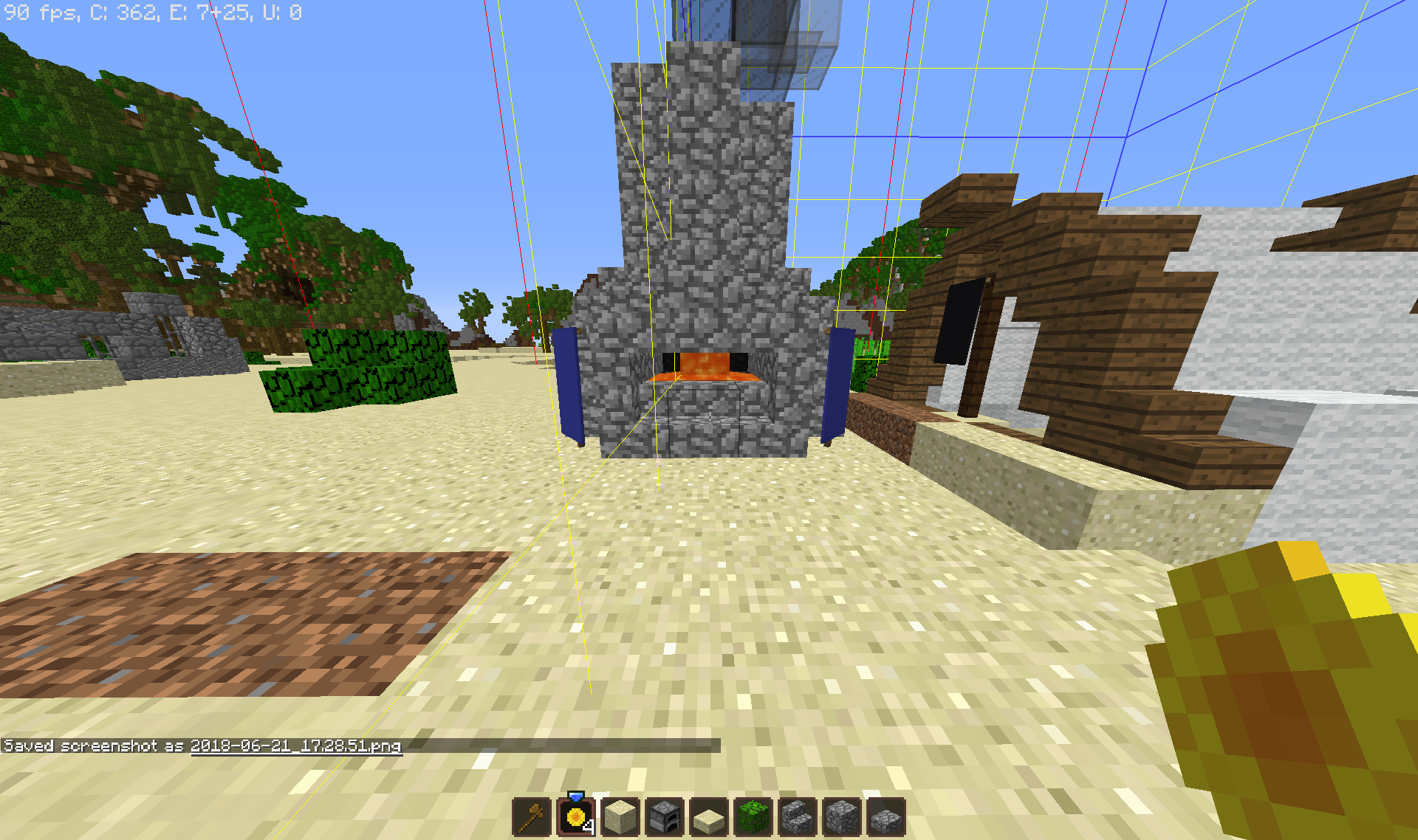The height and width of the screenshot is (840, 1418).
Task: Pick the sandstone slab slot
Action: point(709,819)
